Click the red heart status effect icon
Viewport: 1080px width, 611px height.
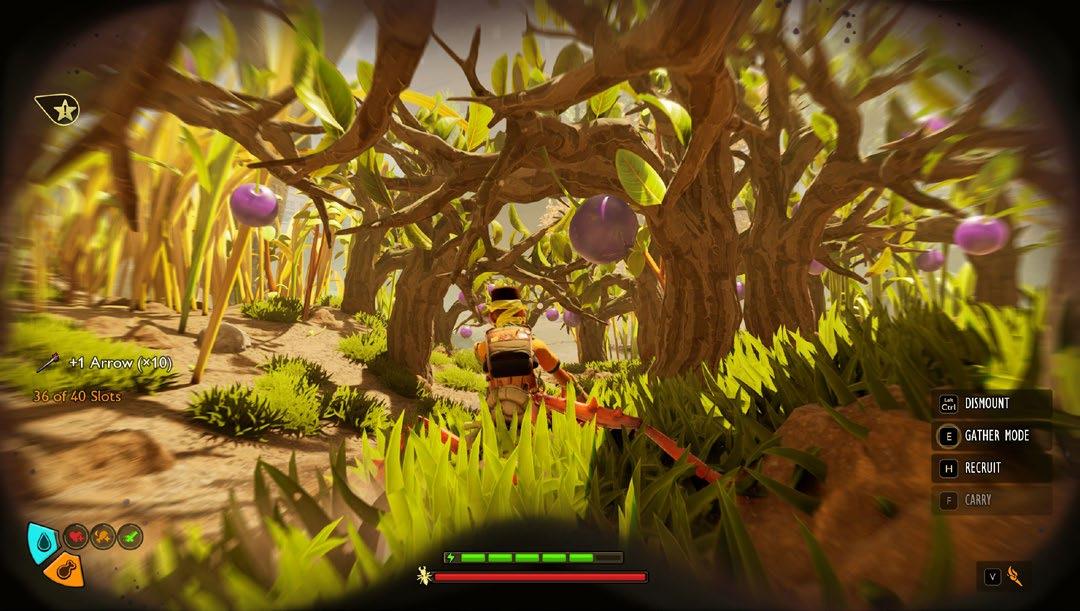pyautogui.click(x=76, y=537)
